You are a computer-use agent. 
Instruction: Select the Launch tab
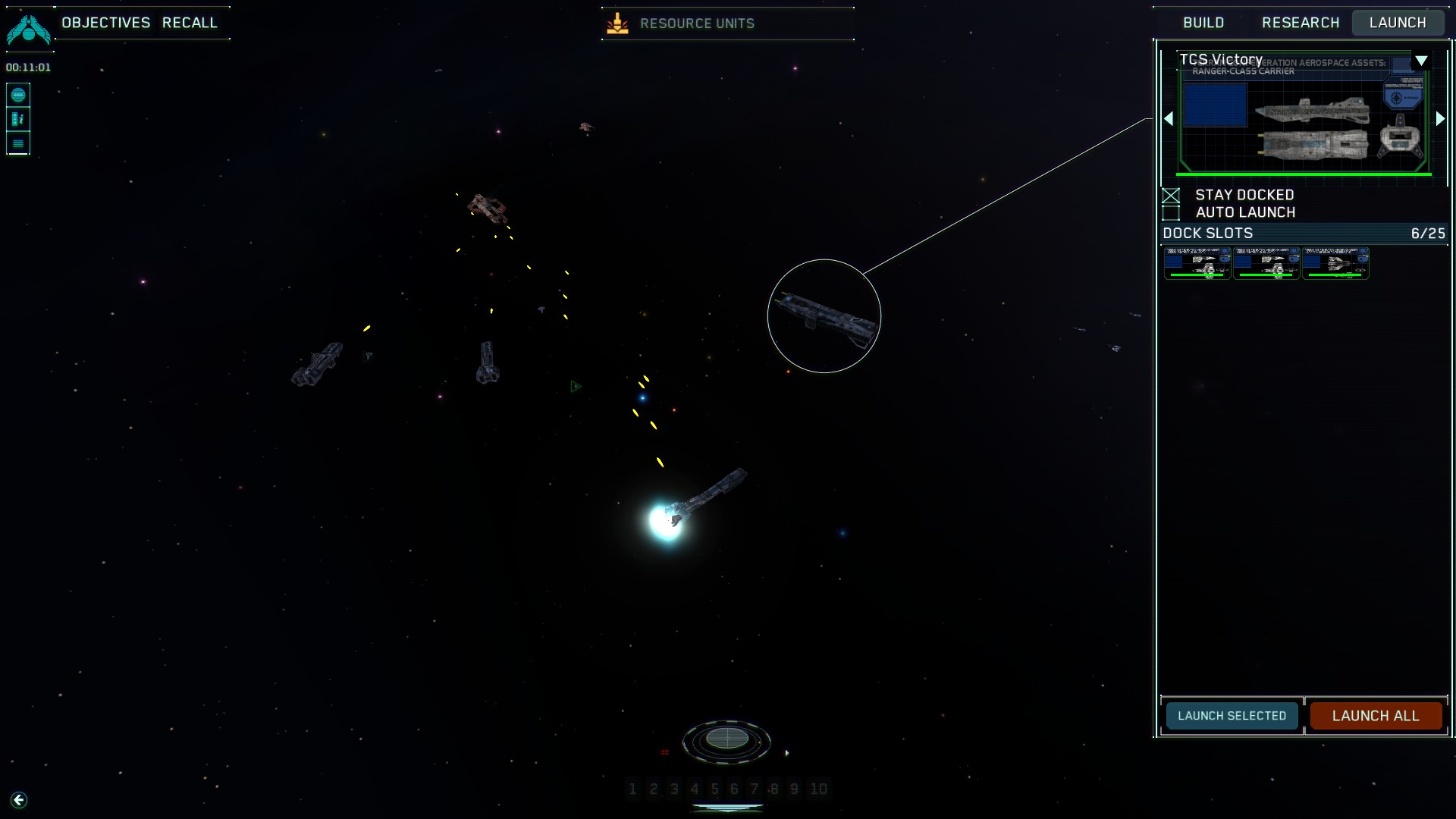pyautogui.click(x=1398, y=23)
